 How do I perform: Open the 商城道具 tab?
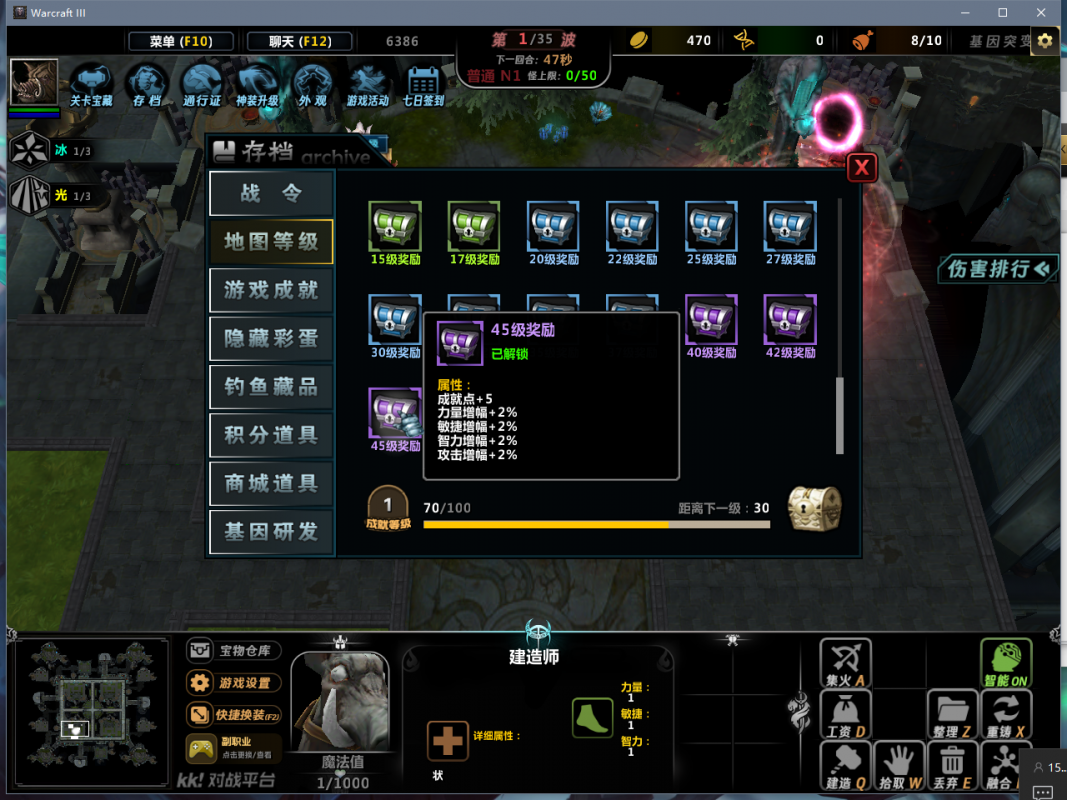pyautogui.click(x=271, y=483)
